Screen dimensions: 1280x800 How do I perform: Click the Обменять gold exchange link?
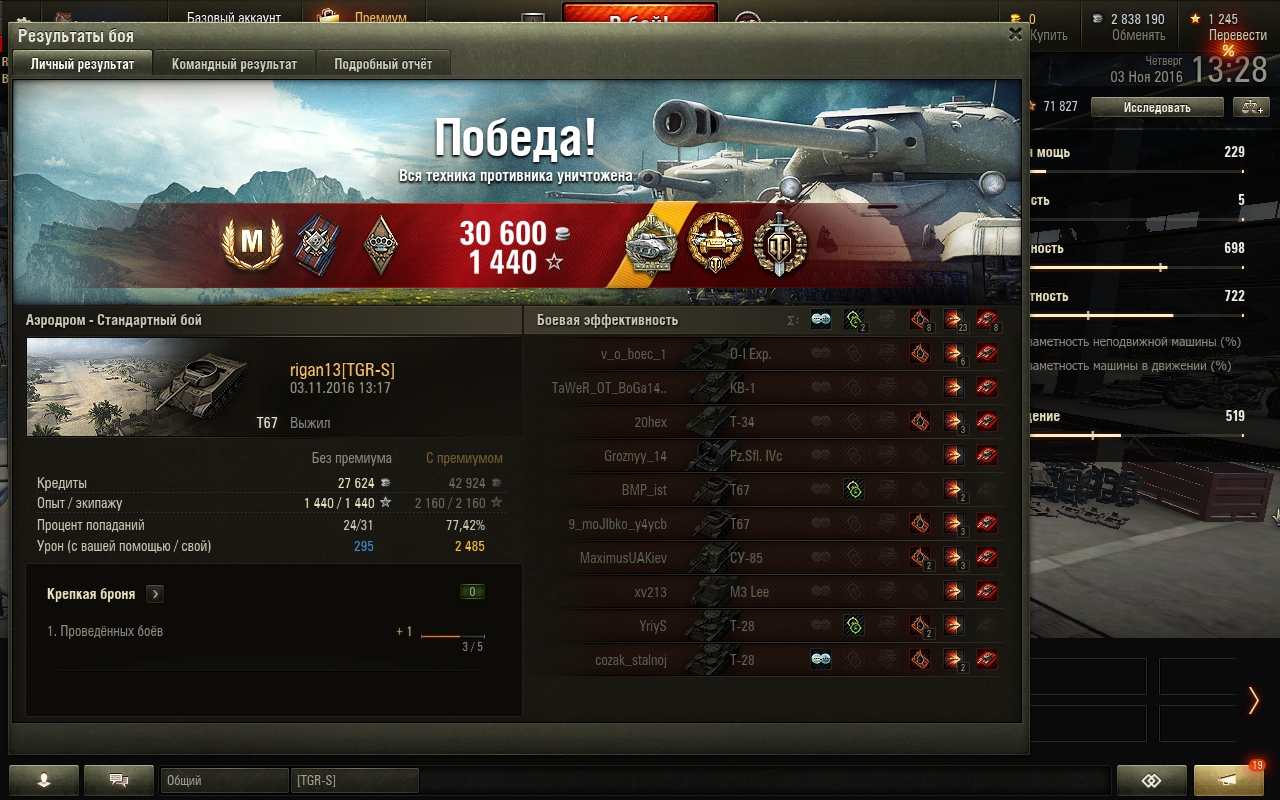(1138, 35)
